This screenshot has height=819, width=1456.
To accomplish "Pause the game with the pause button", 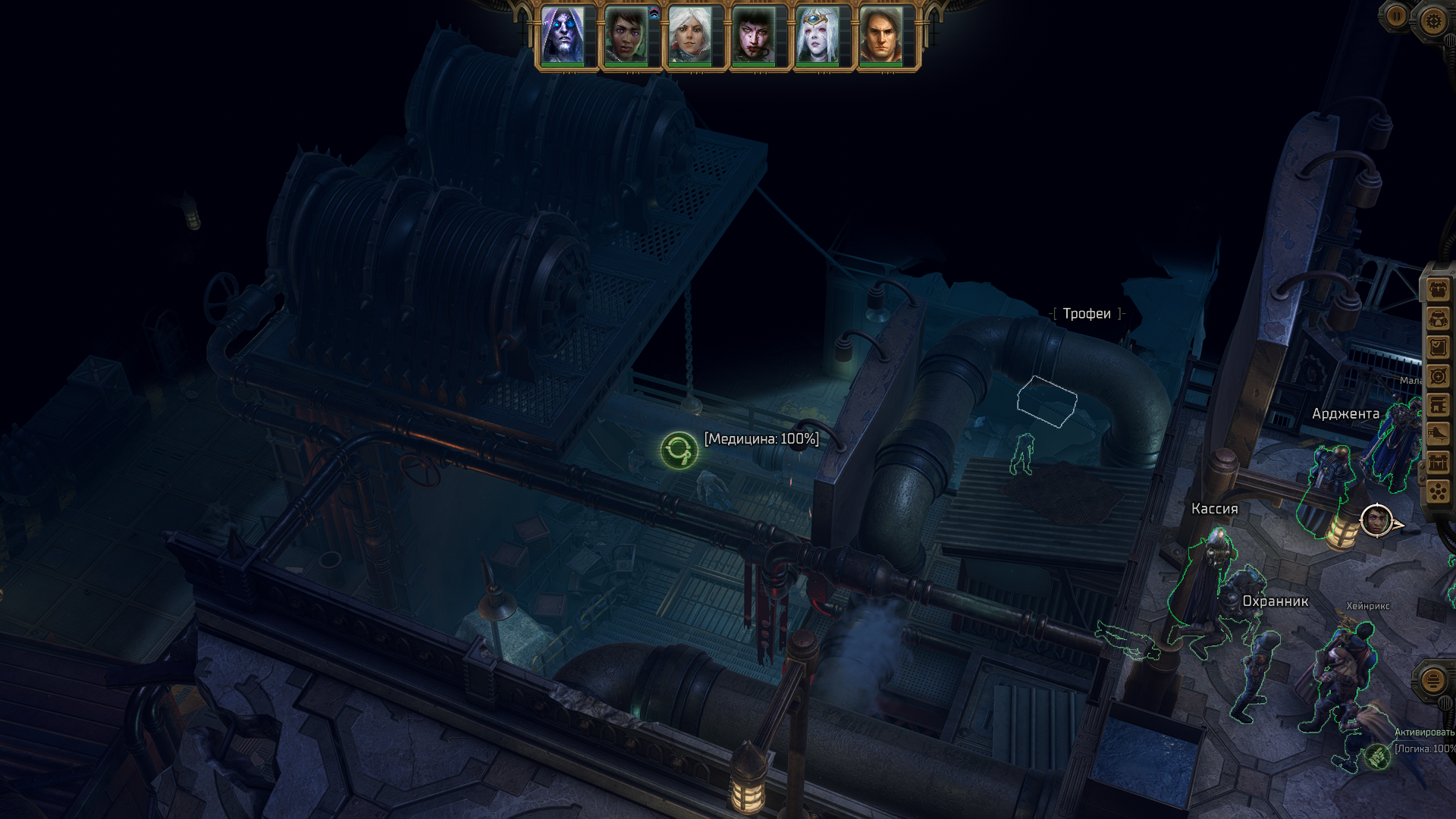I will [x=1396, y=15].
